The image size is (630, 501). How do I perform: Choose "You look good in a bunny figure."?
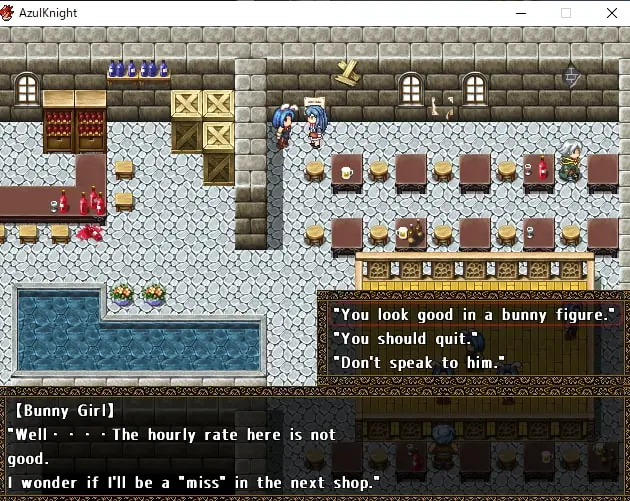tap(472, 315)
